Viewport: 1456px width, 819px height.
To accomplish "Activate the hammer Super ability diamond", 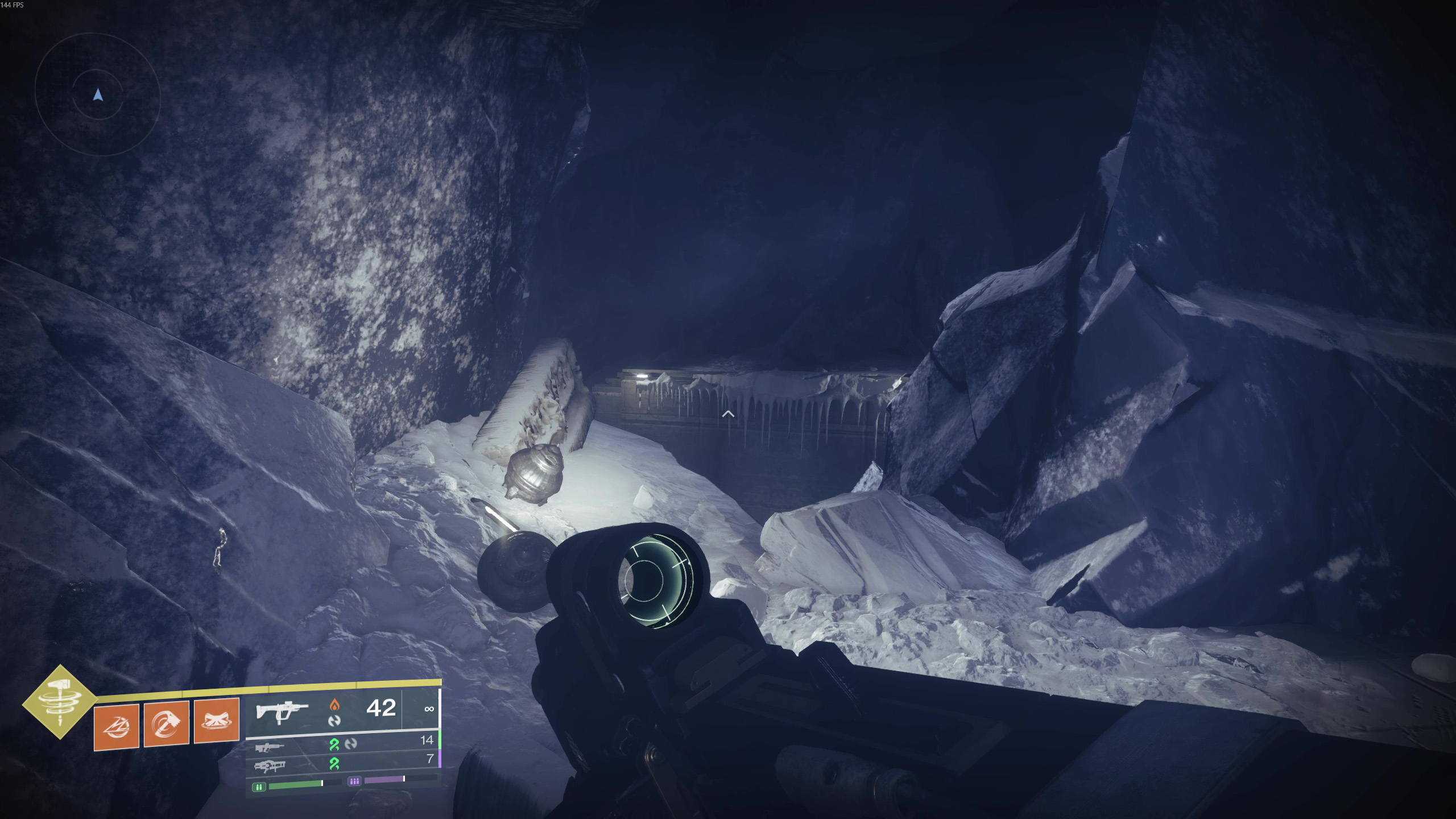I will pyautogui.click(x=59, y=701).
